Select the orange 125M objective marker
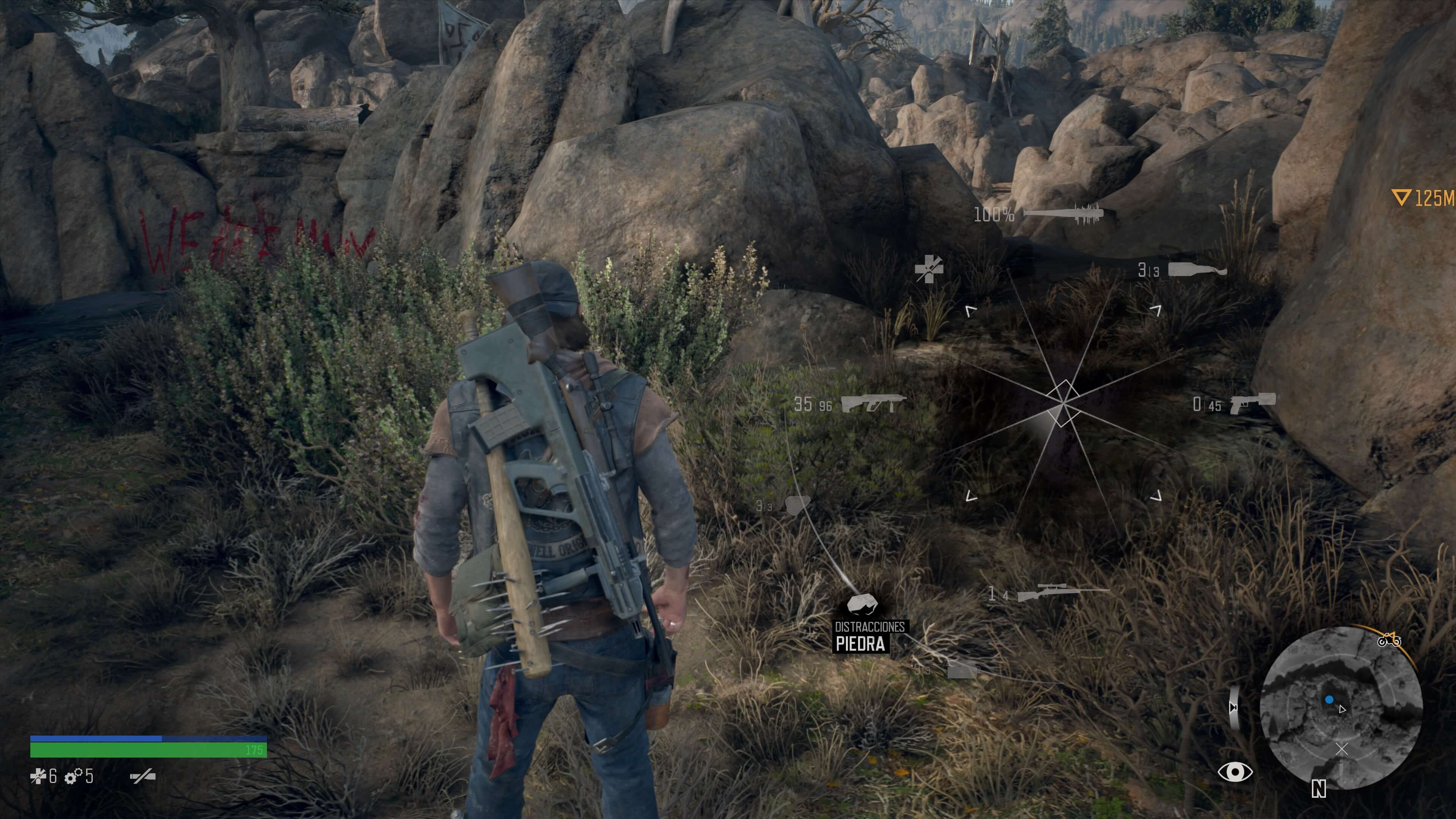This screenshot has width=1456, height=819. point(1422,198)
